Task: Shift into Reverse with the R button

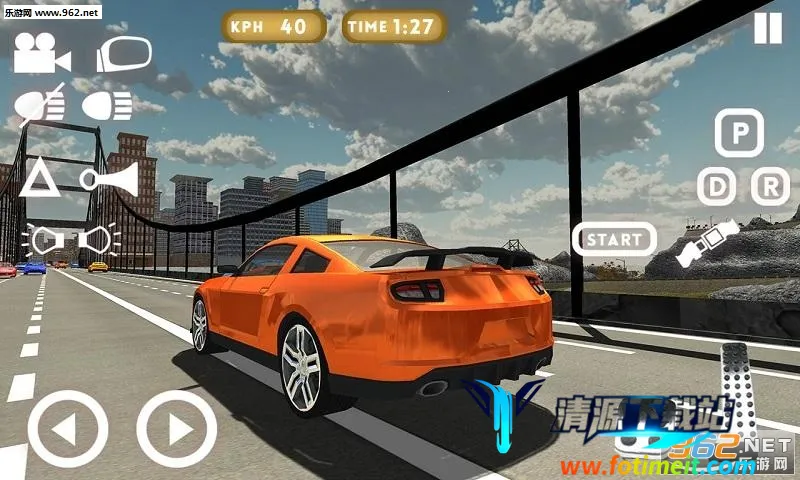Action: [x=770, y=187]
